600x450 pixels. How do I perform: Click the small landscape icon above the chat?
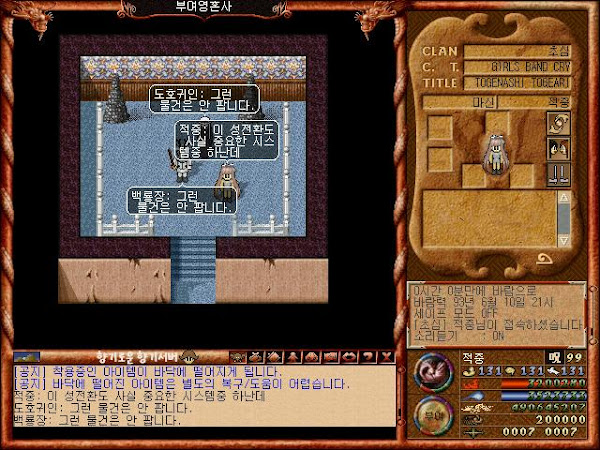27,356
